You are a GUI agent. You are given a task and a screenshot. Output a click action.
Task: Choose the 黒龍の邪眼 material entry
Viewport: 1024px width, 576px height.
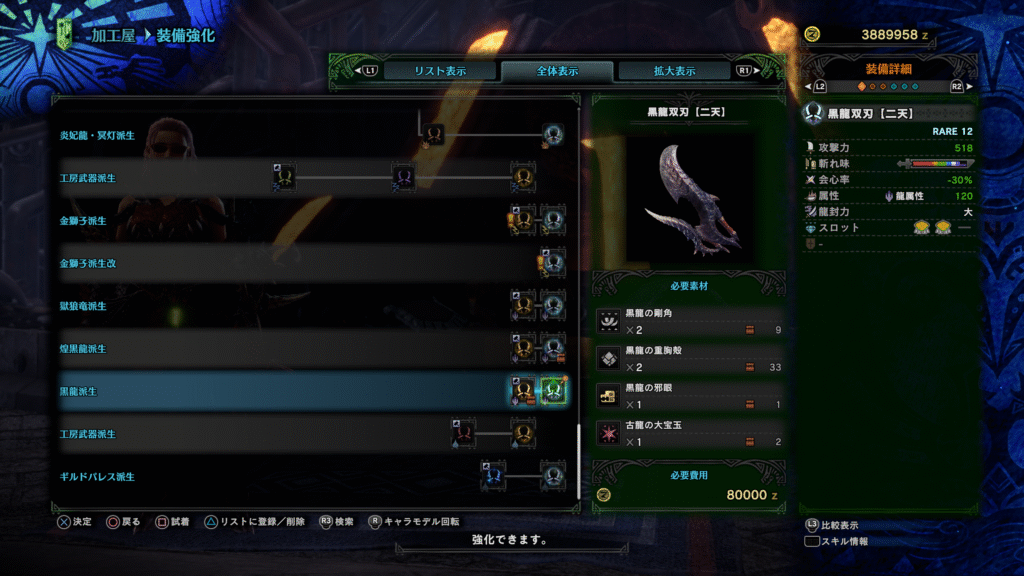point(690,396)
